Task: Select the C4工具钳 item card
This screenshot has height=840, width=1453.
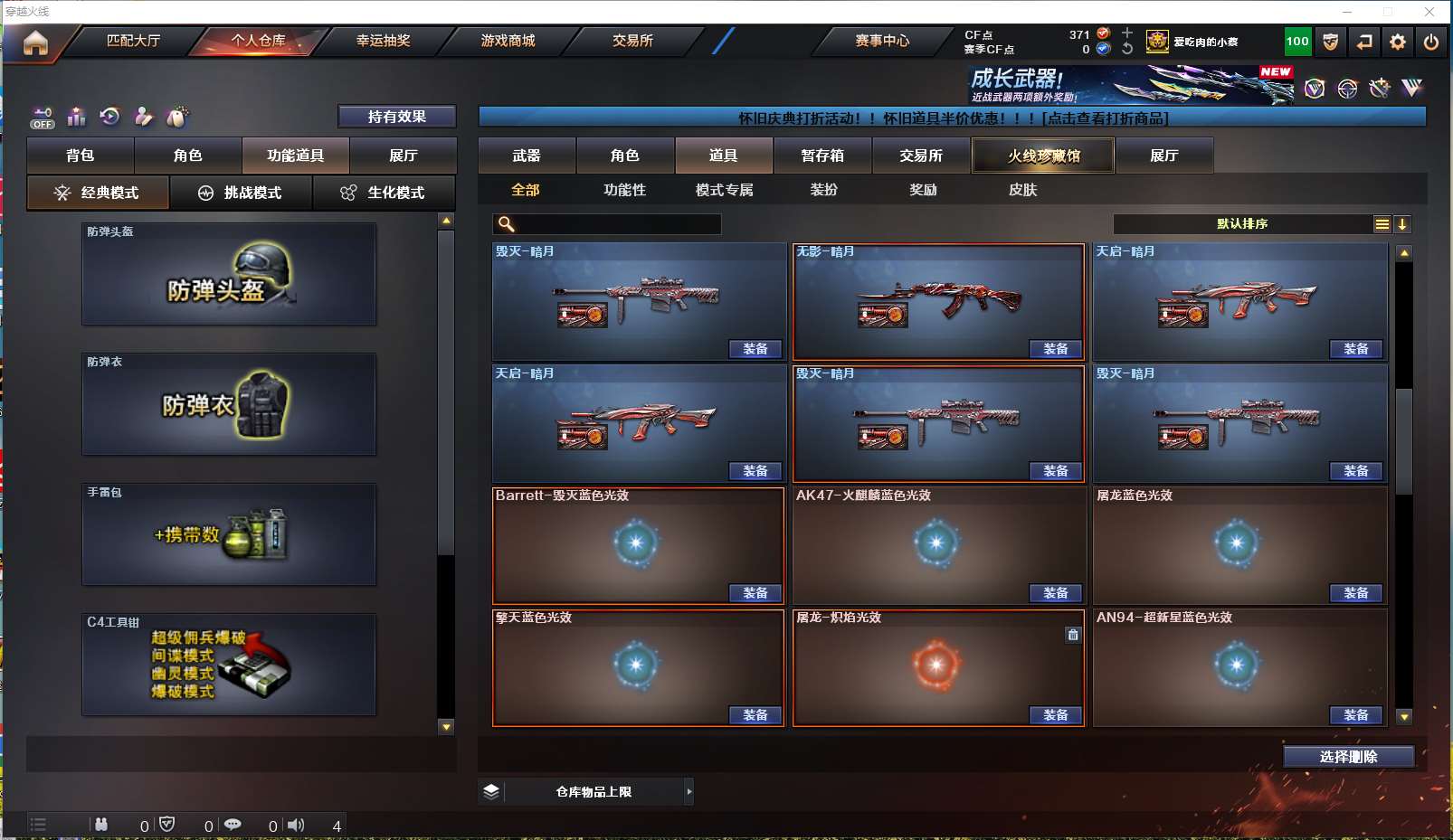Action: coord(229,665)
